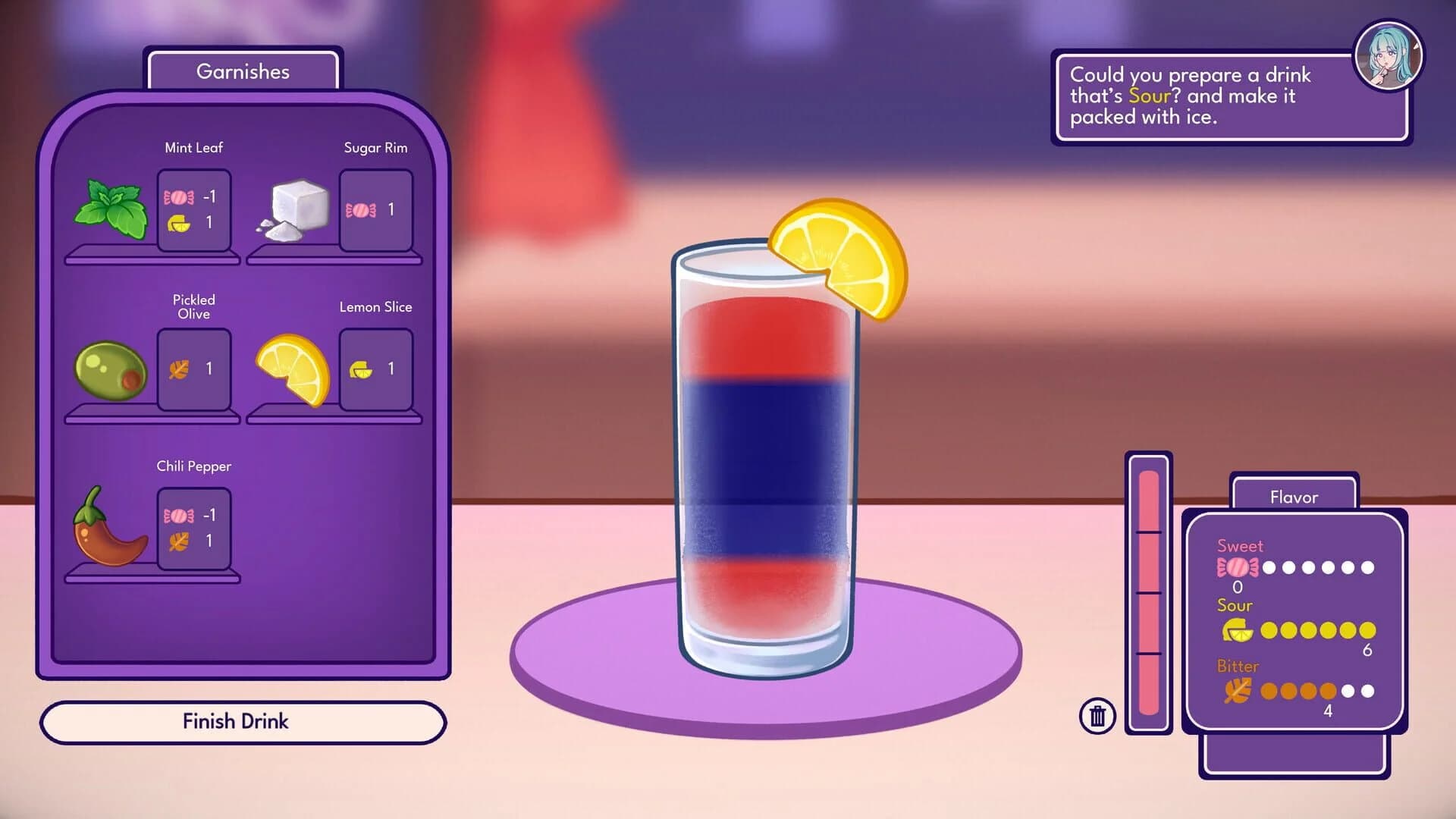Click the pink fill level gauge

(1148, 591)
